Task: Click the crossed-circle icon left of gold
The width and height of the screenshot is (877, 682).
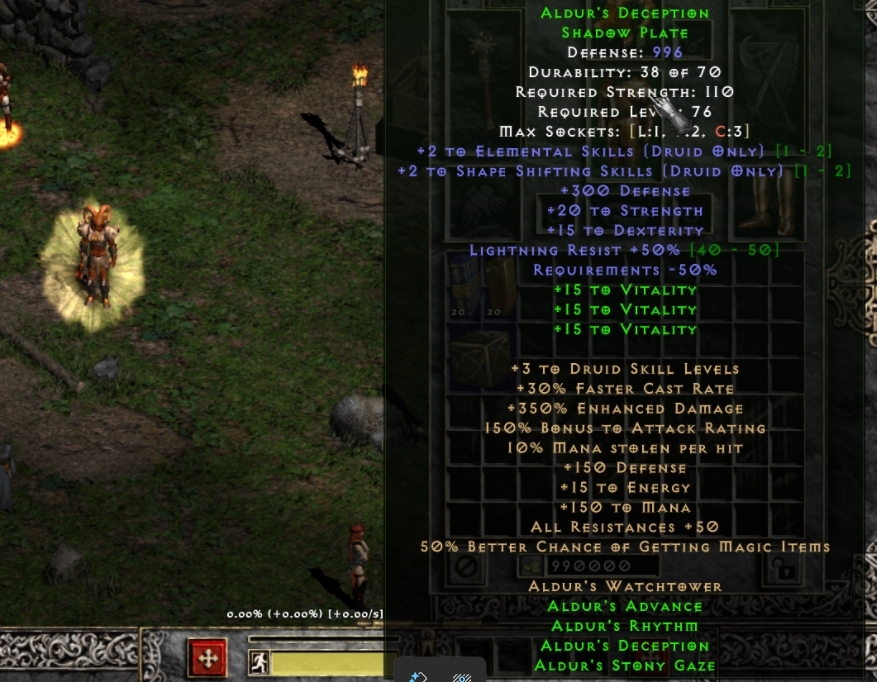Action: [466, 567]
